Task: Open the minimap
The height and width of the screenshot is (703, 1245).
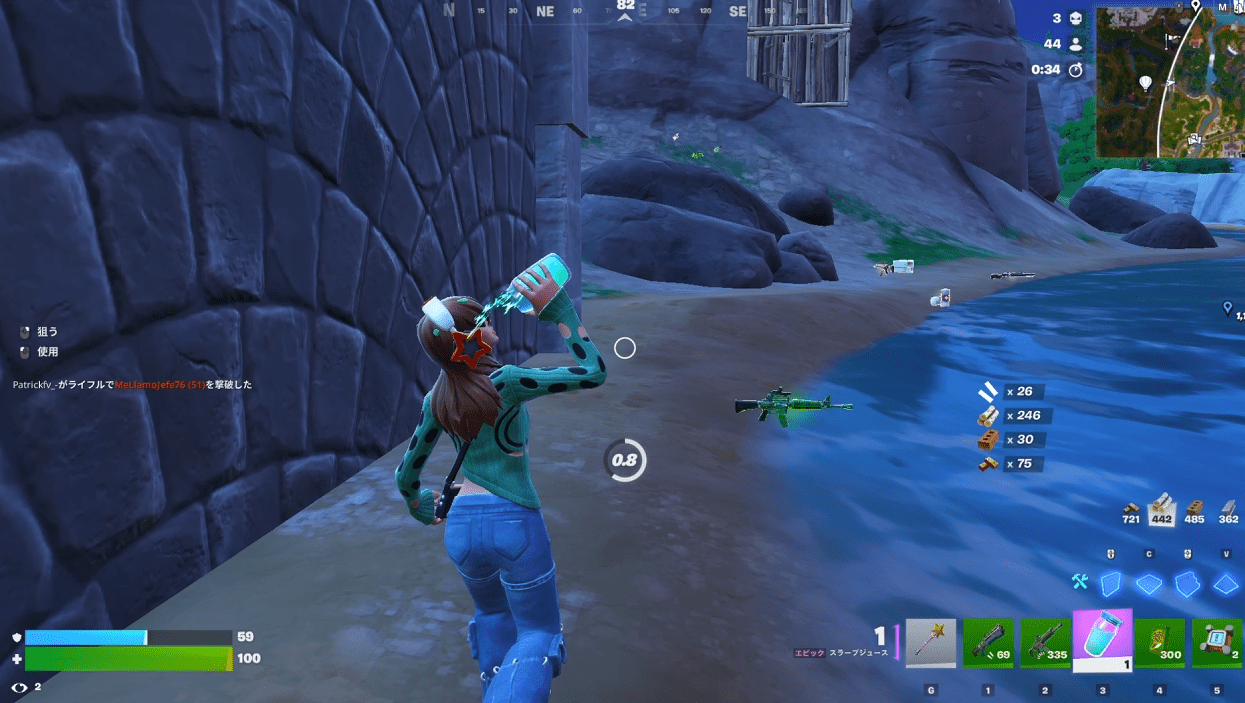Action: coord(1170,81)
